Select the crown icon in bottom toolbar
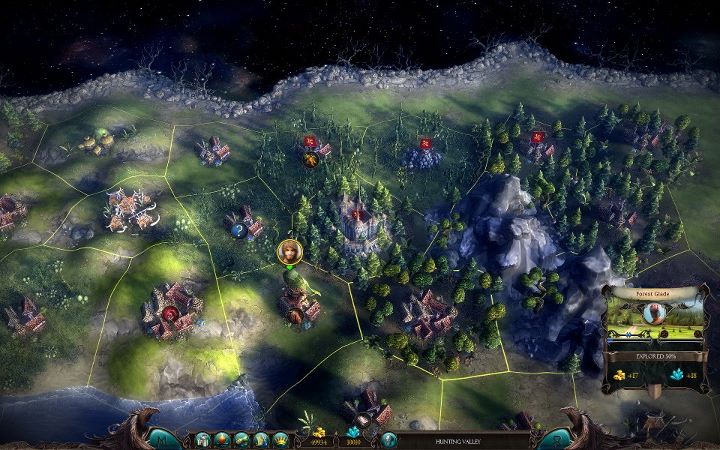 [x=279, y=439]
